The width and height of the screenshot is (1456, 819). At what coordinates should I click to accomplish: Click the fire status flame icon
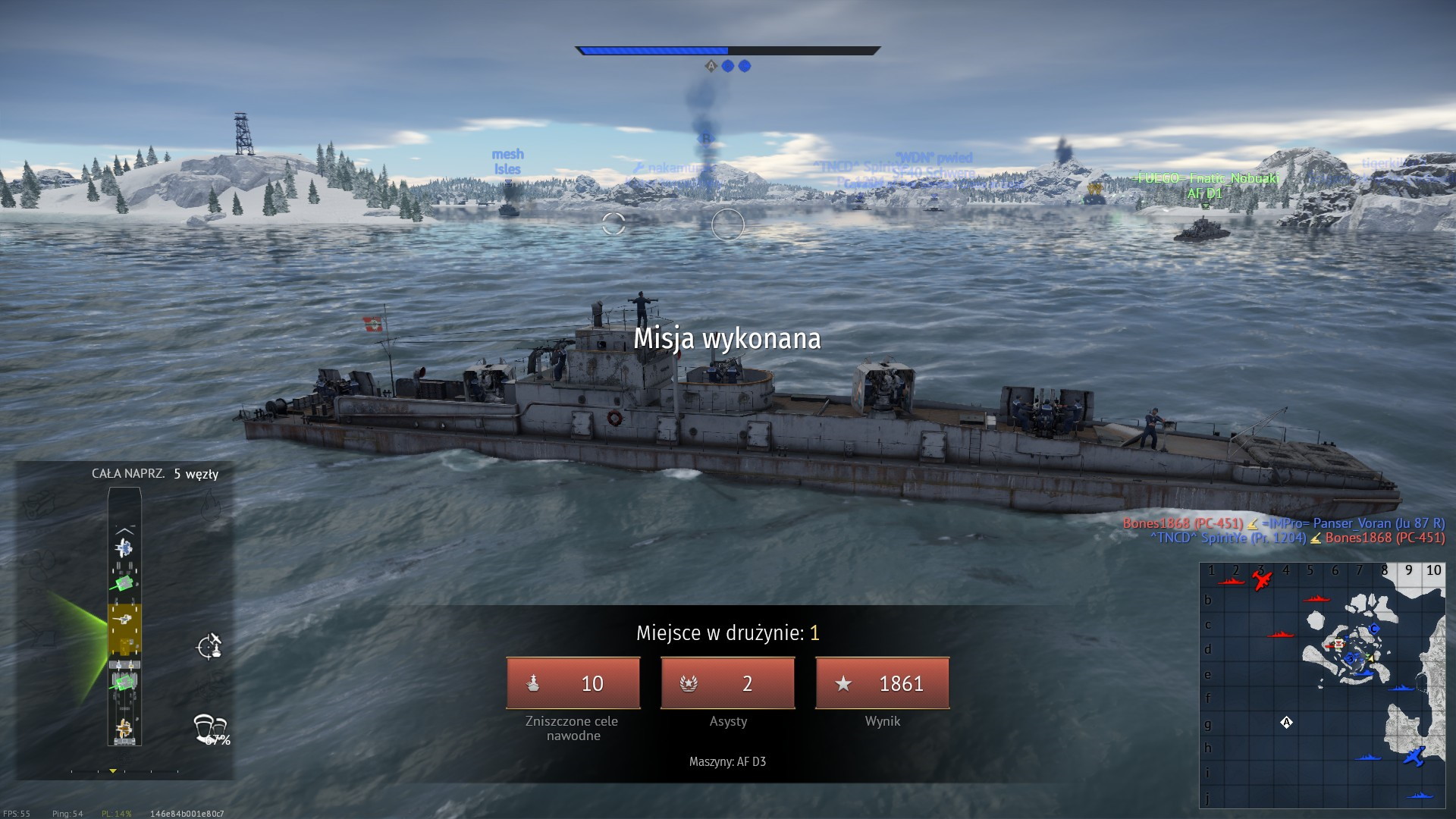(x=210, y=504)
